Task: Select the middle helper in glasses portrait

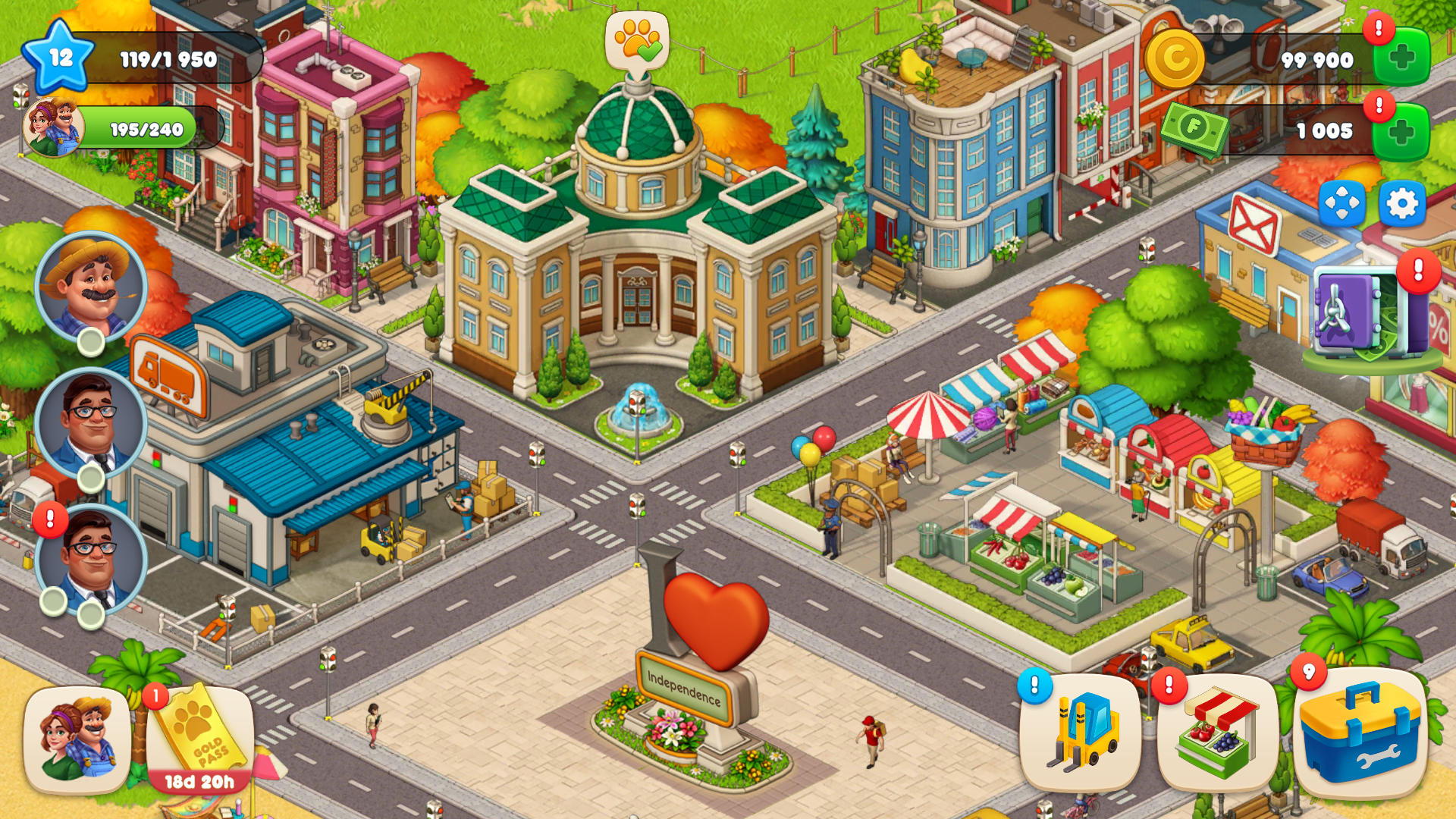Action: click(x=91, y=419)
